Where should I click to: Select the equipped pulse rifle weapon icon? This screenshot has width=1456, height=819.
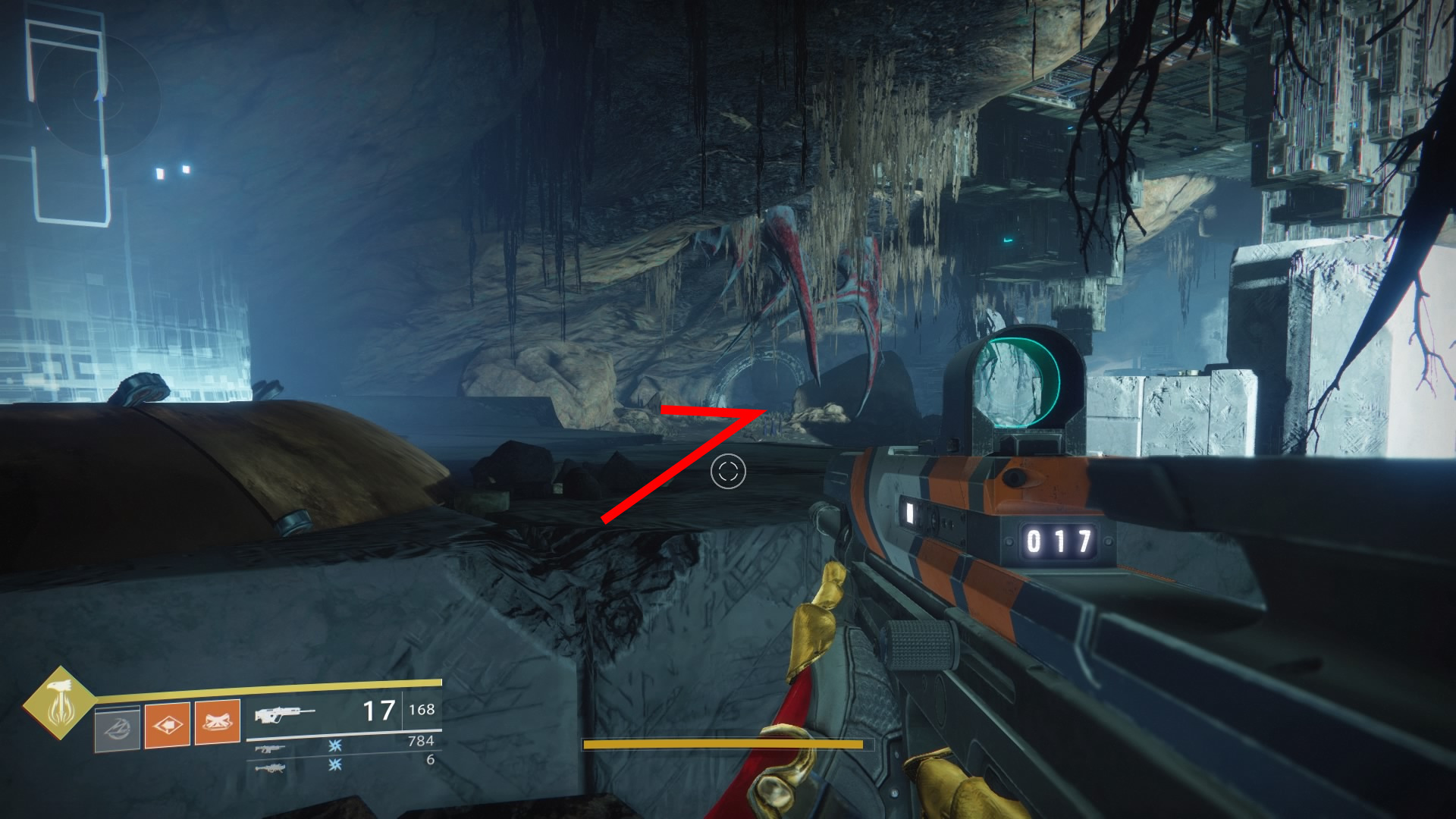tap(284, 714)
